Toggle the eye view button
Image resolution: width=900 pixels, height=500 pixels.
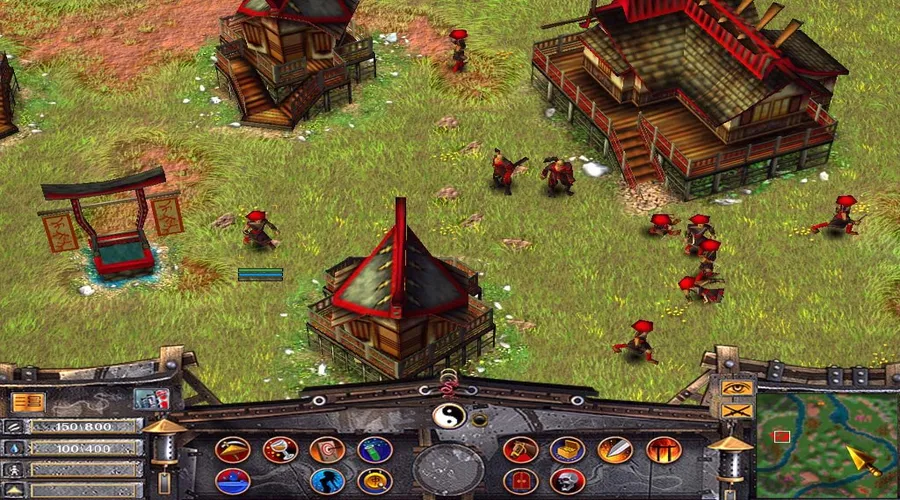736,388
